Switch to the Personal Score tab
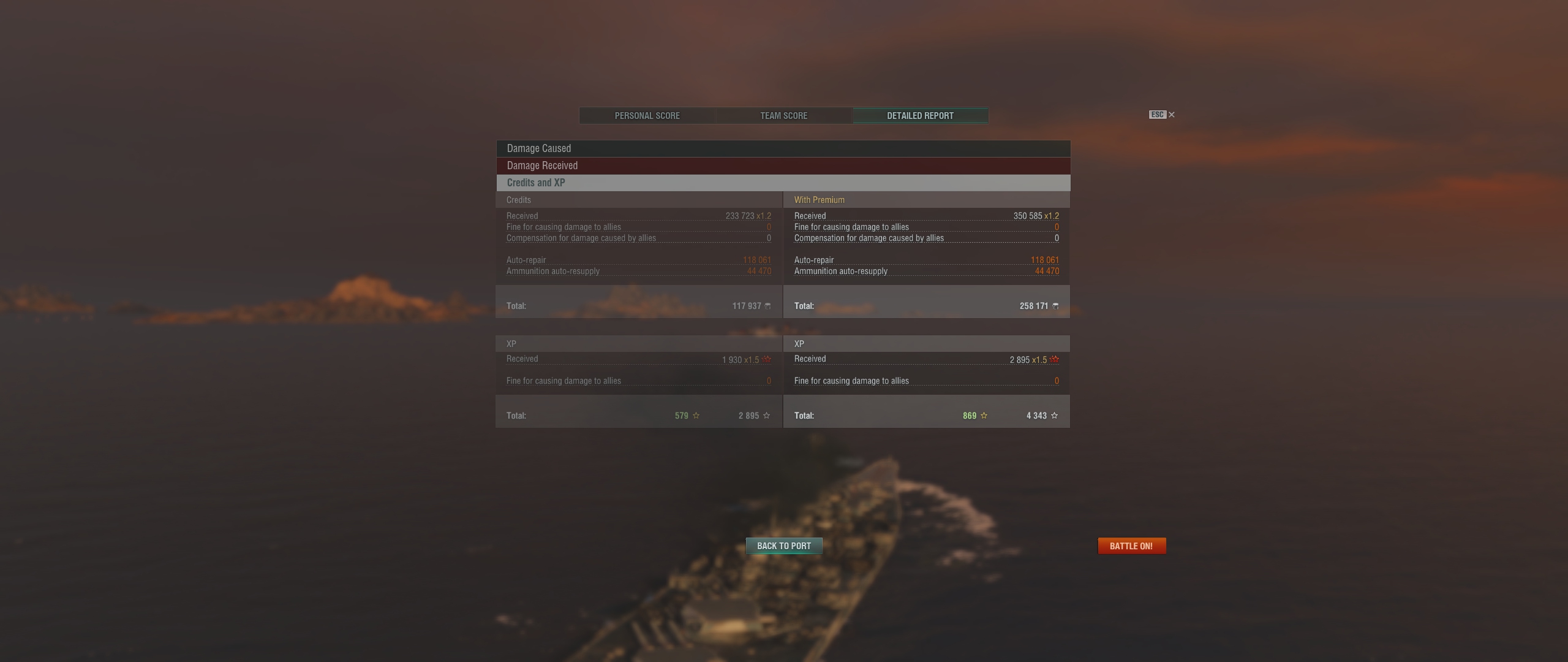Screen dimensions: 1568x662 click(647, 116)
